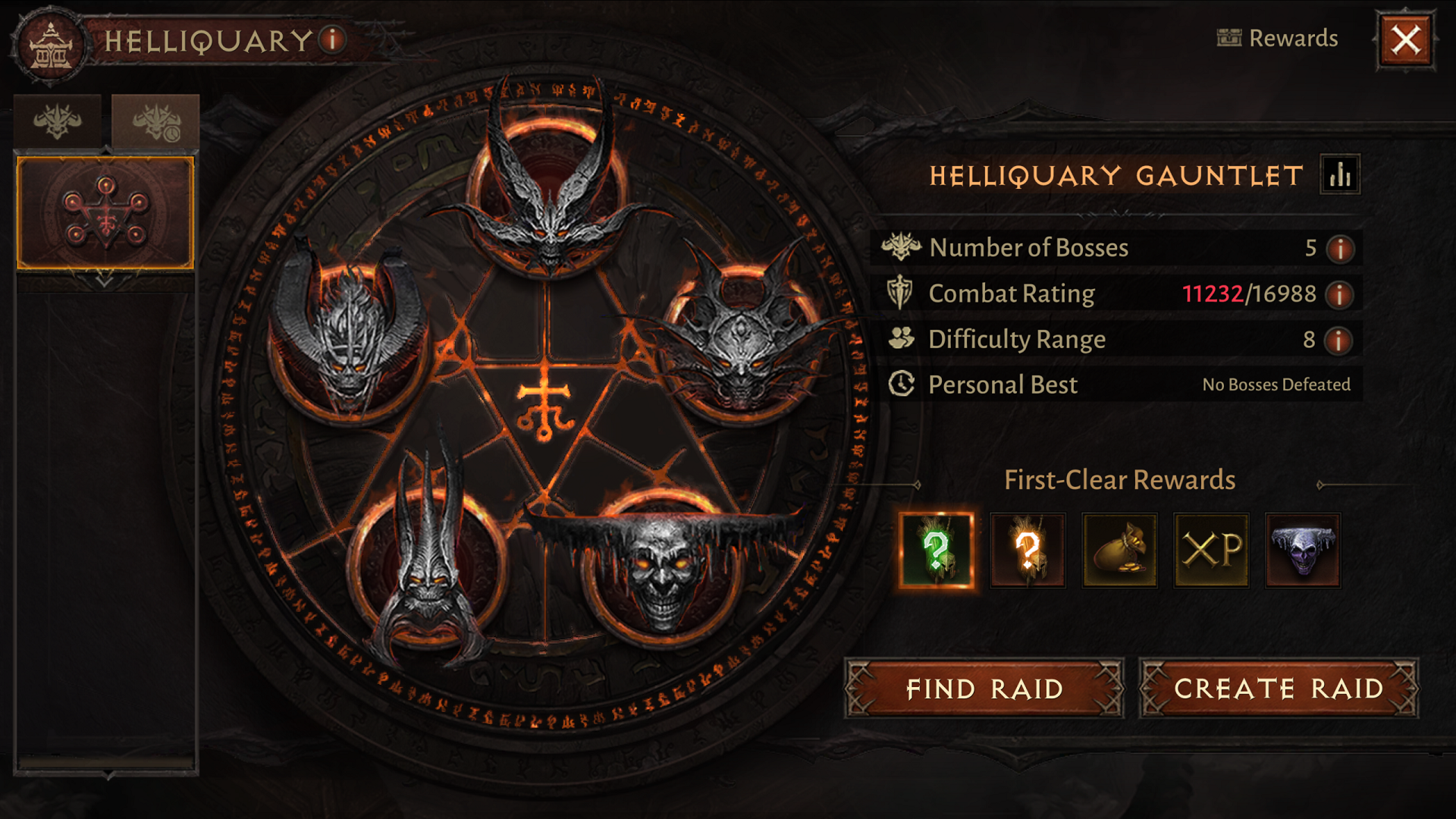Image resolution: width=1456 pixels, height=819 pixels.
Task: View Combat Rating info details
Action: 1340,294
